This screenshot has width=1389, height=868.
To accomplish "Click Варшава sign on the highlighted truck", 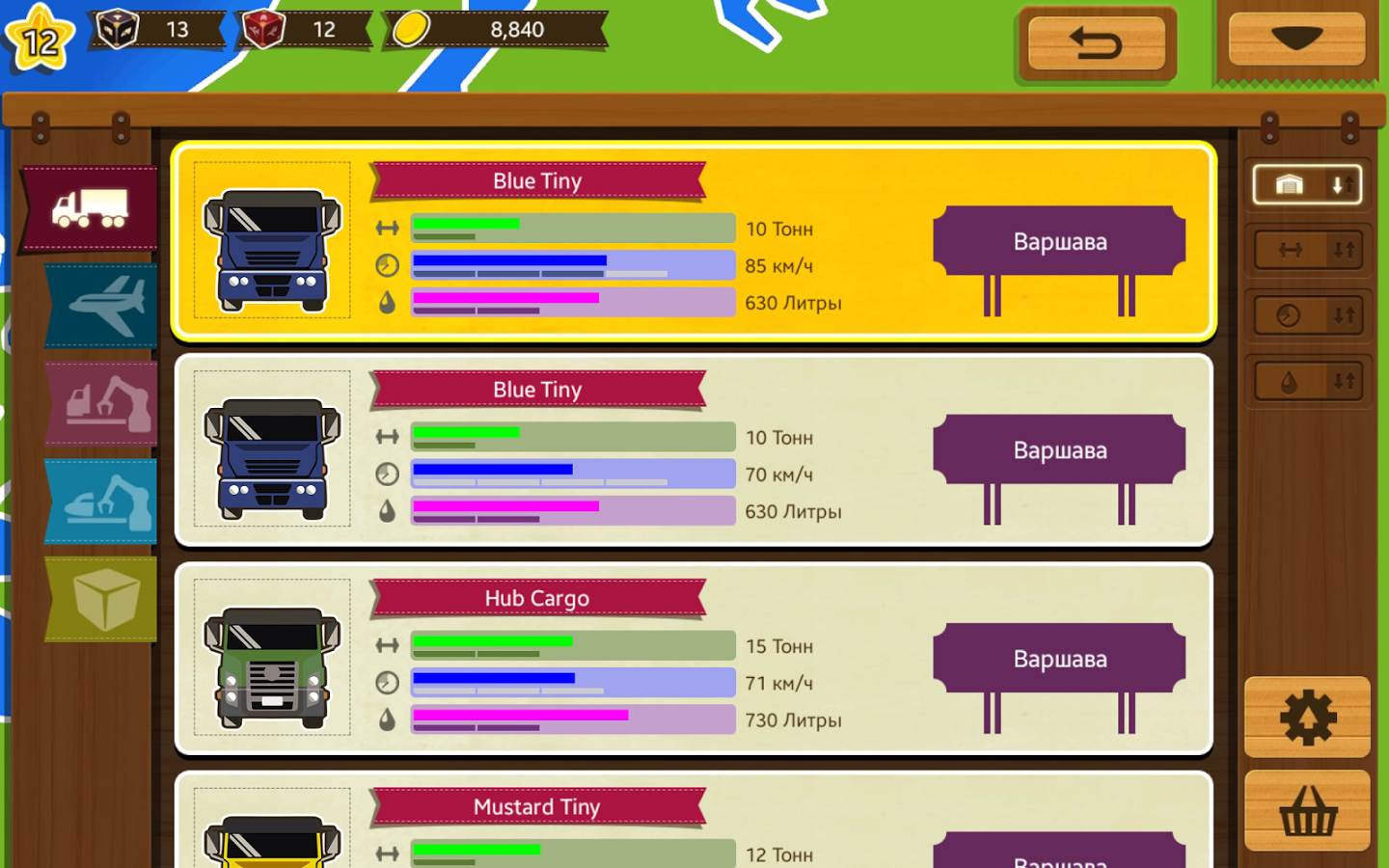I will click(1059, 242).
